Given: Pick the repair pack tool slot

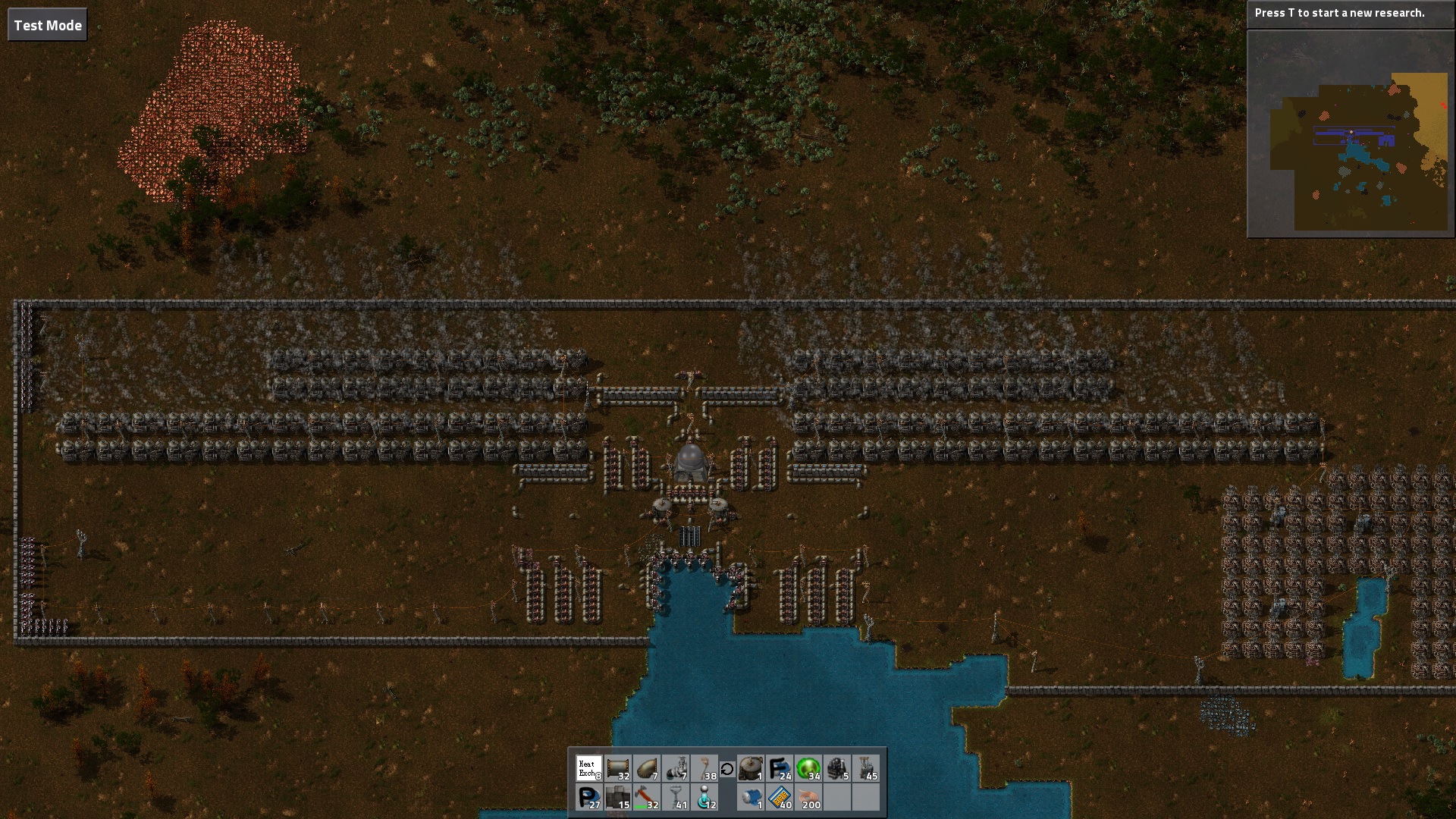Looking at the screenshot, I should click(x=647, y=798).
